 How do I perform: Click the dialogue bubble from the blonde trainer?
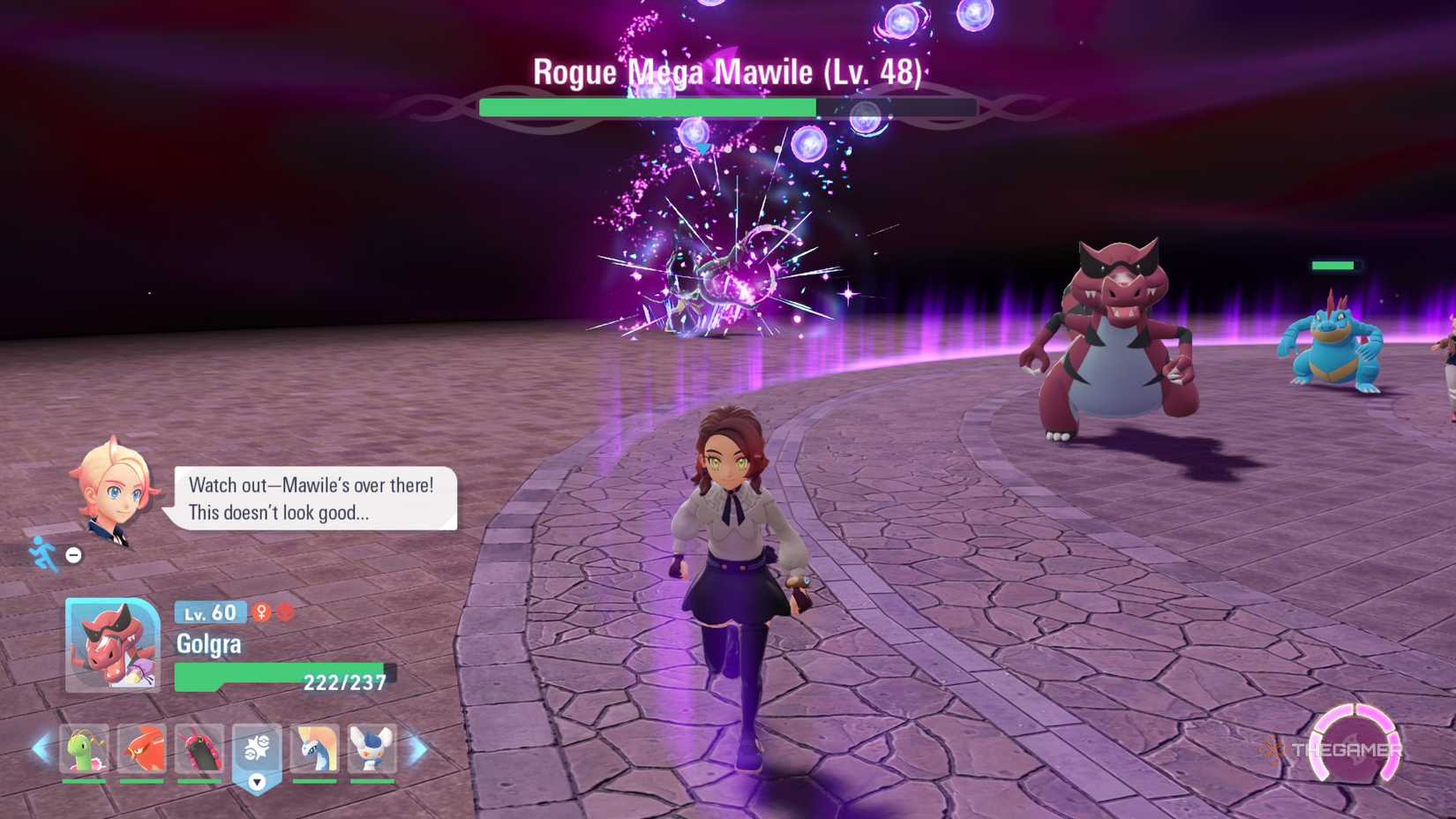pyautogui.click(x=311, y=499)
